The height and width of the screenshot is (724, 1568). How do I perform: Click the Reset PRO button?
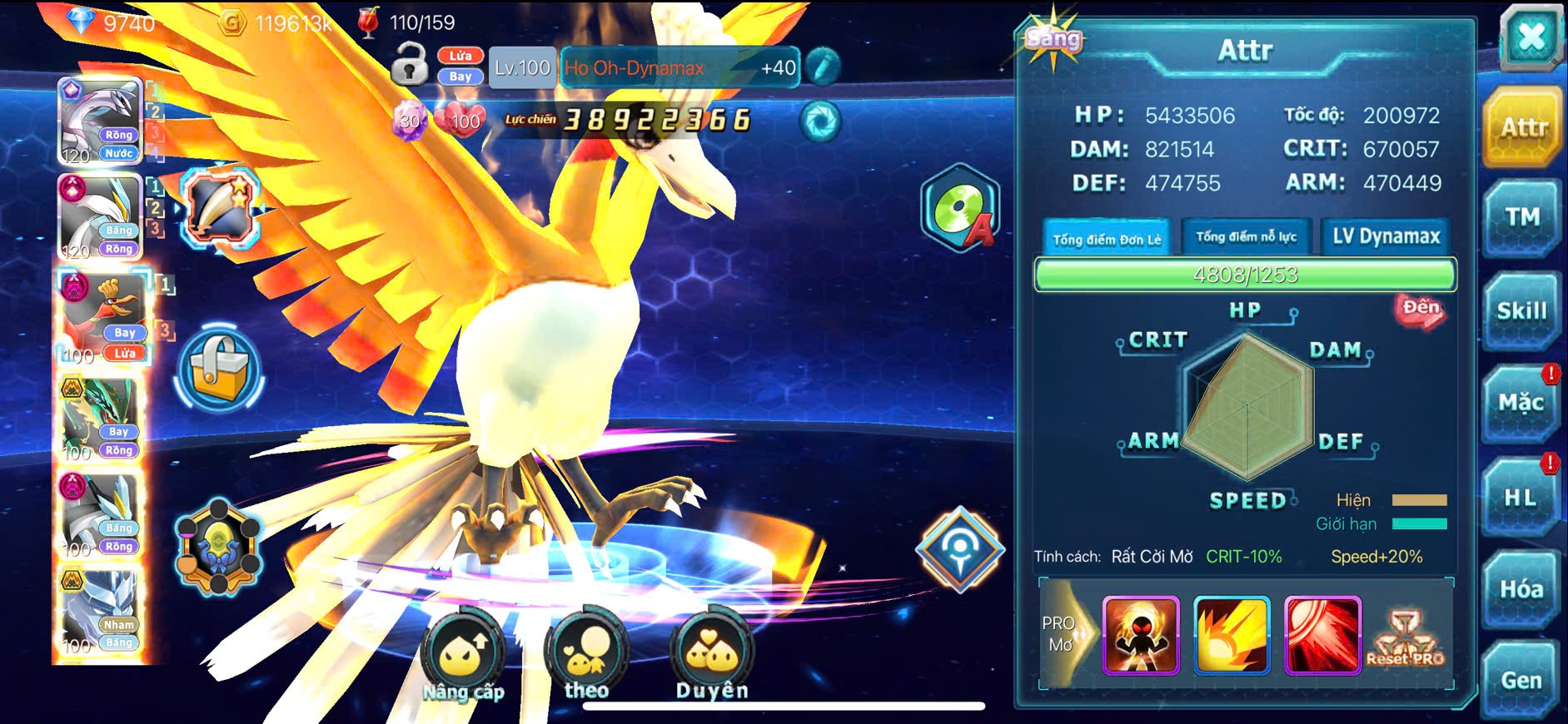point(1405,638)
